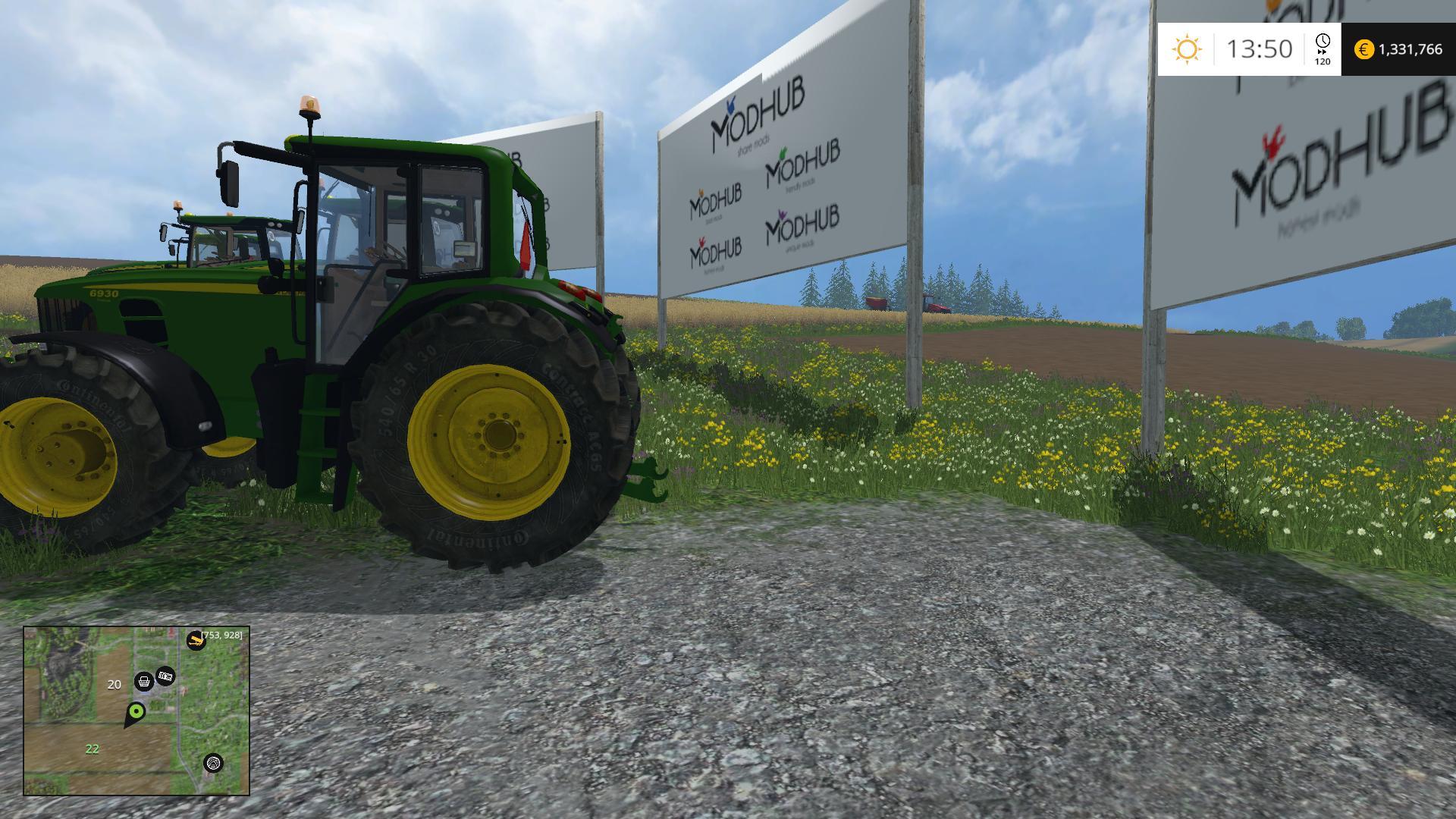The image size is (1456, 819).
Task: Click the fast-forward arrows below the clock
Action: [x=1322, y=52]
